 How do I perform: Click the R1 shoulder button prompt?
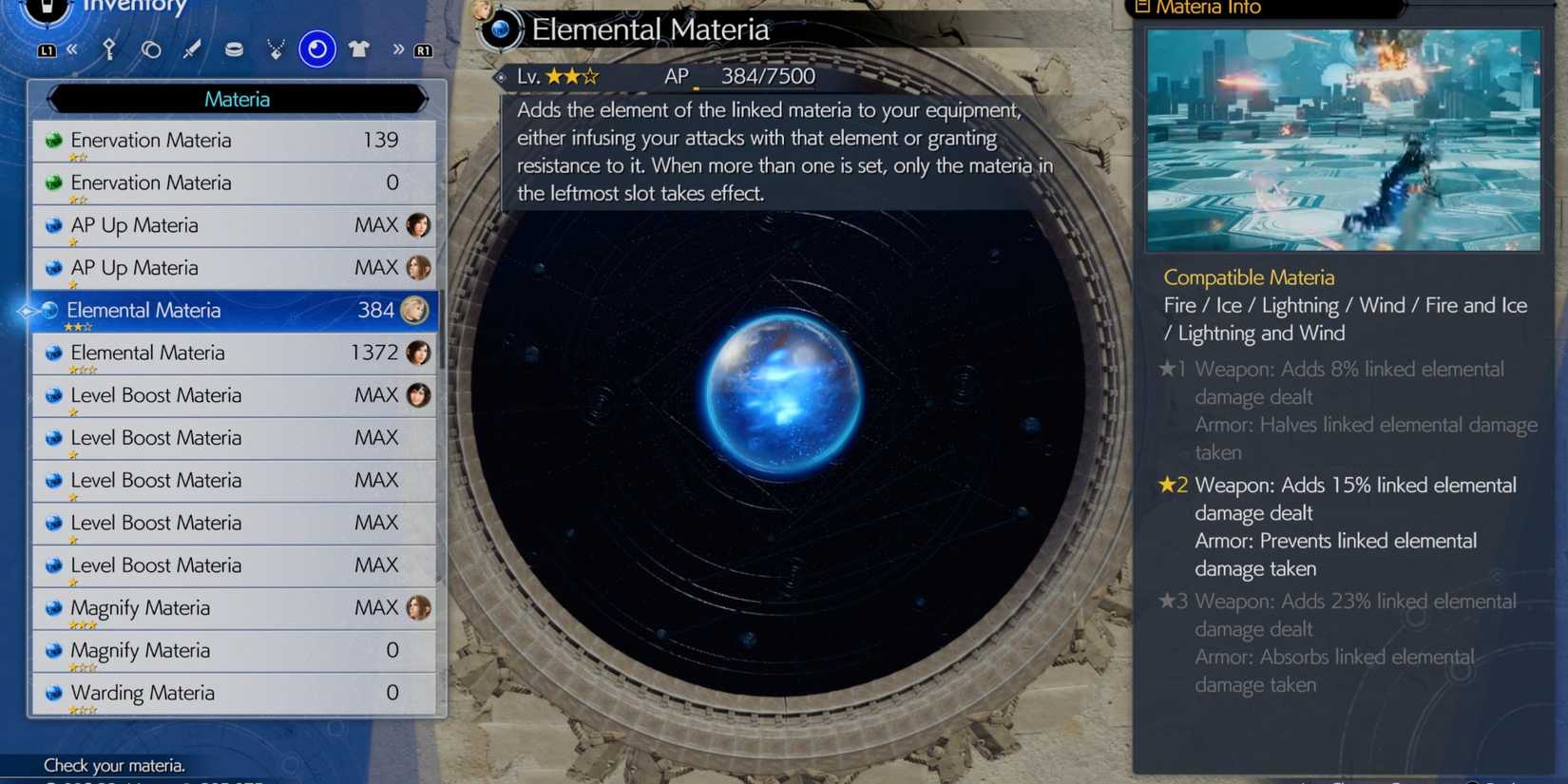(x=424, y=49)
